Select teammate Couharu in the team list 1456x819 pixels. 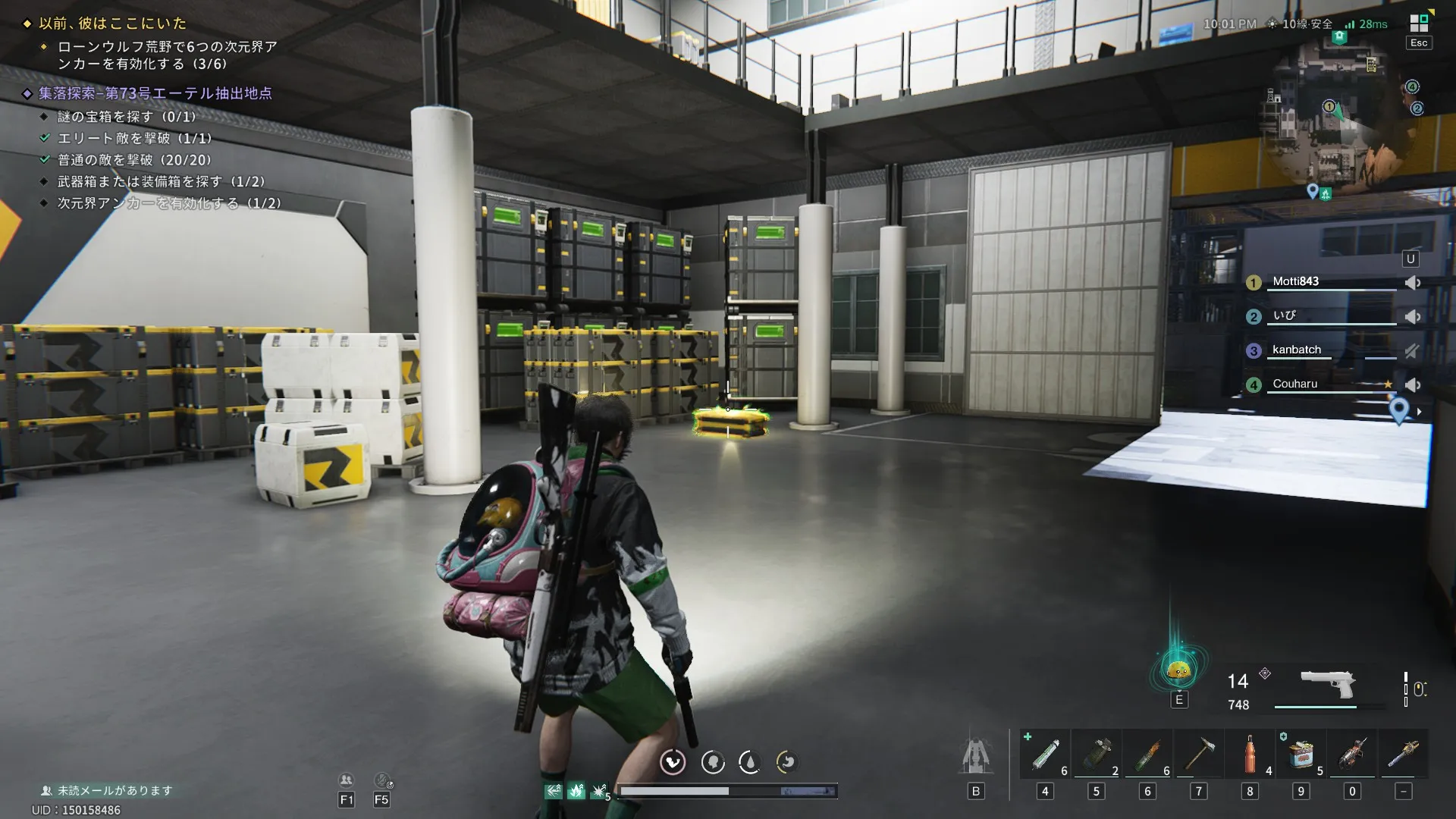pyautogui.click(x=1295, y=384)
